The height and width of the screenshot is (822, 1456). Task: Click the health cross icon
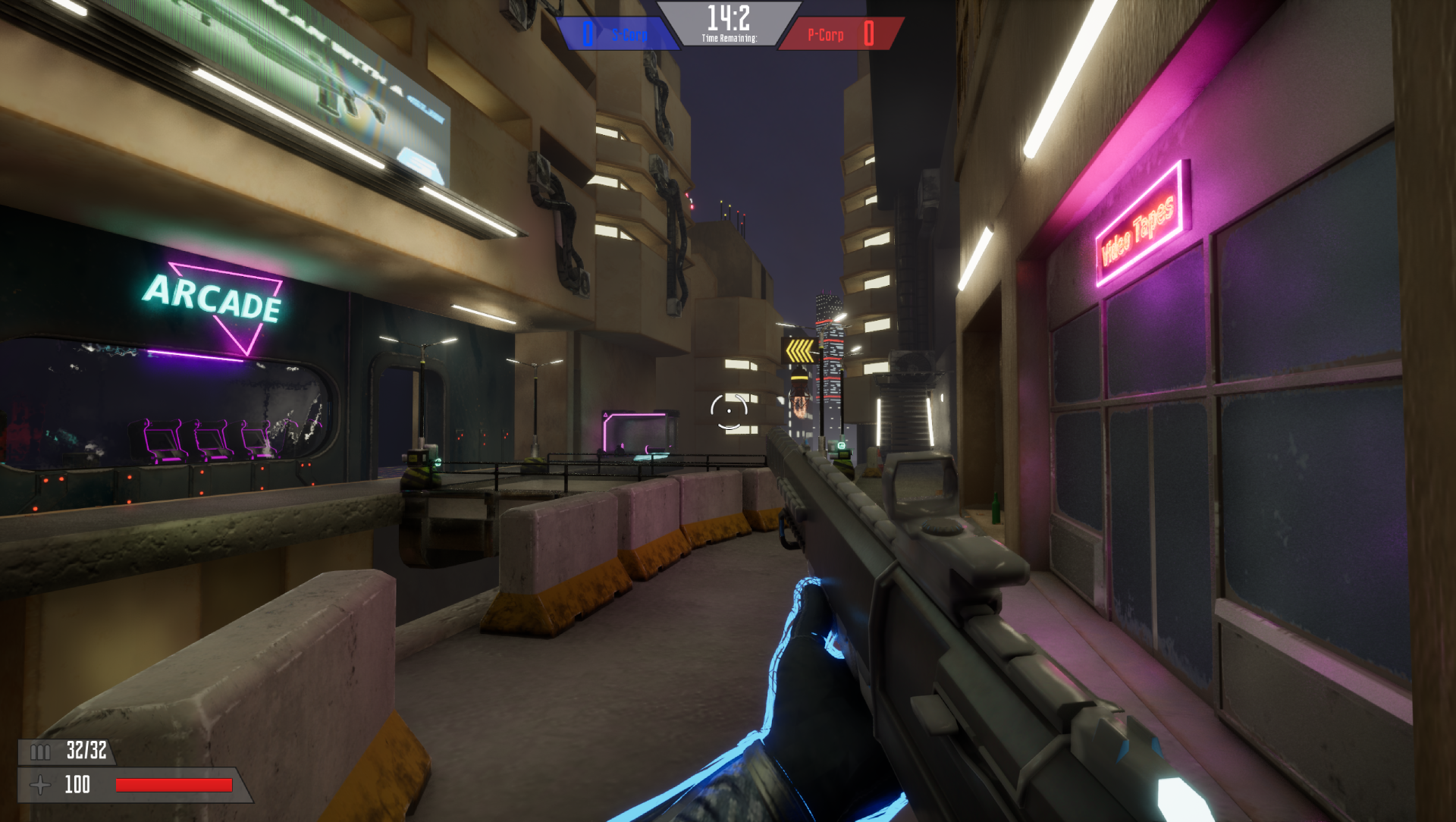[x=40, y=784]
